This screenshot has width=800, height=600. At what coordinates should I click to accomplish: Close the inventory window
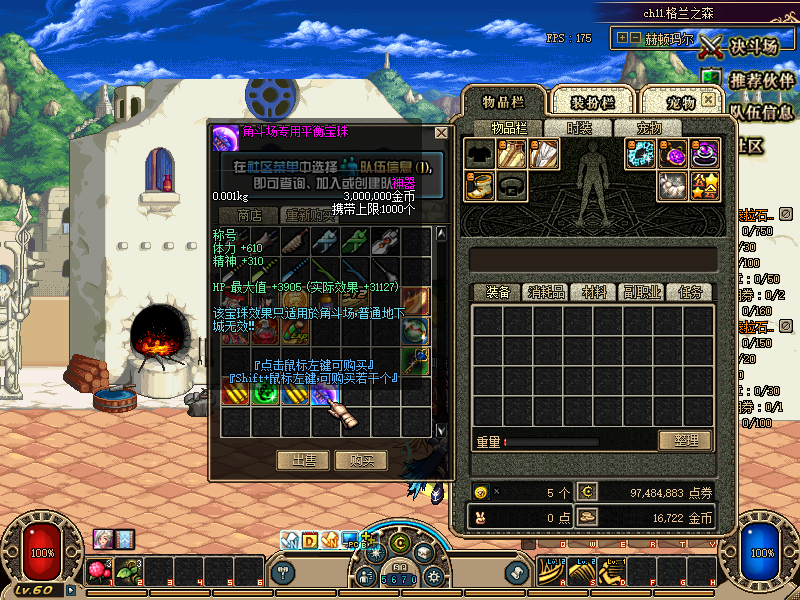(708, 100)
